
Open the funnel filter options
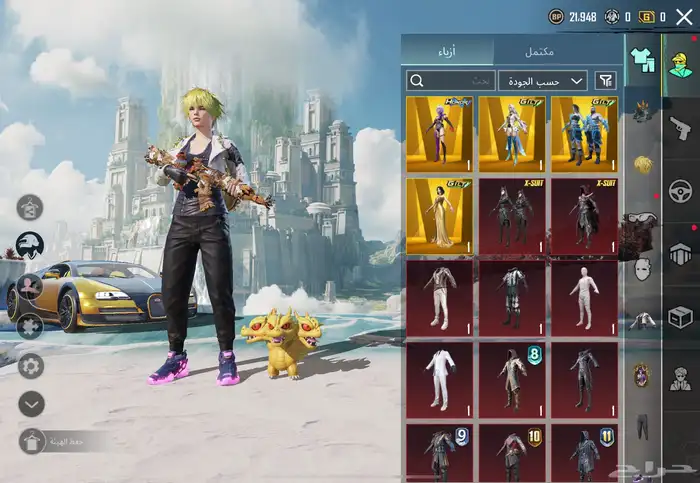point(605,81)
